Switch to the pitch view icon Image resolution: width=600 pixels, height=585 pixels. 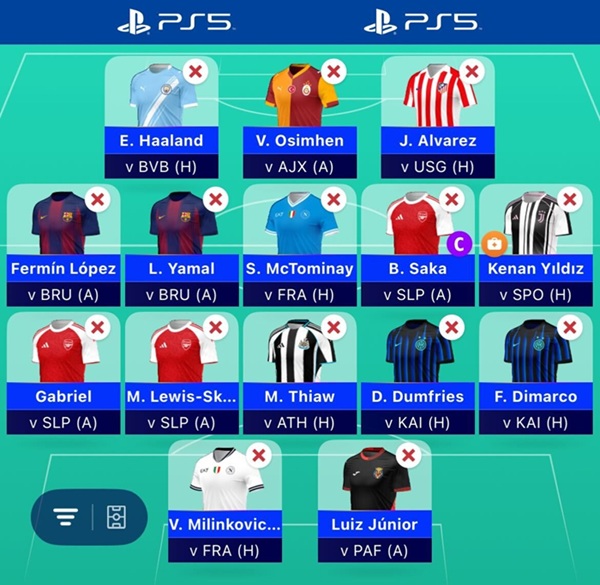[114, 517]
